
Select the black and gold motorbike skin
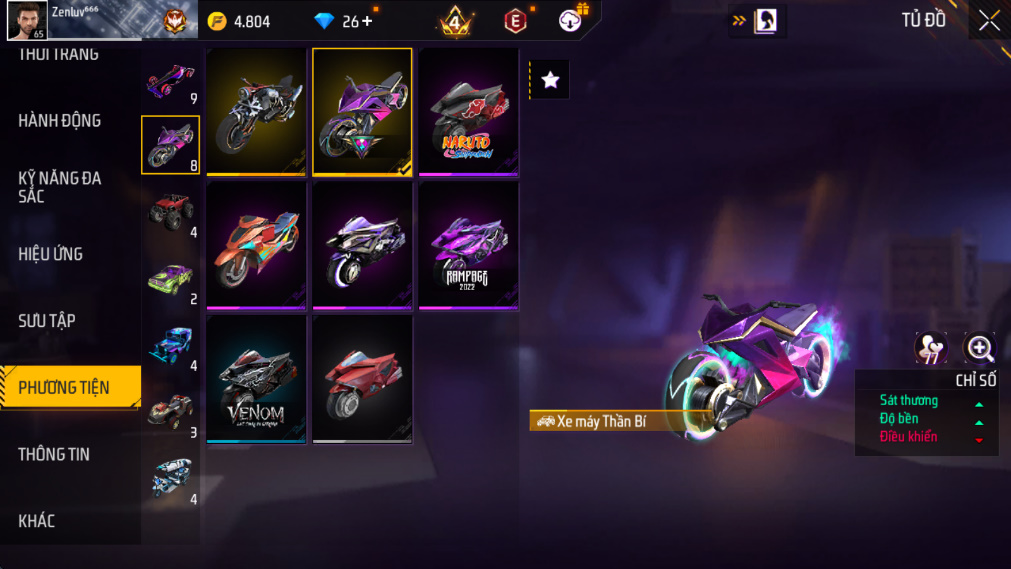256,112
